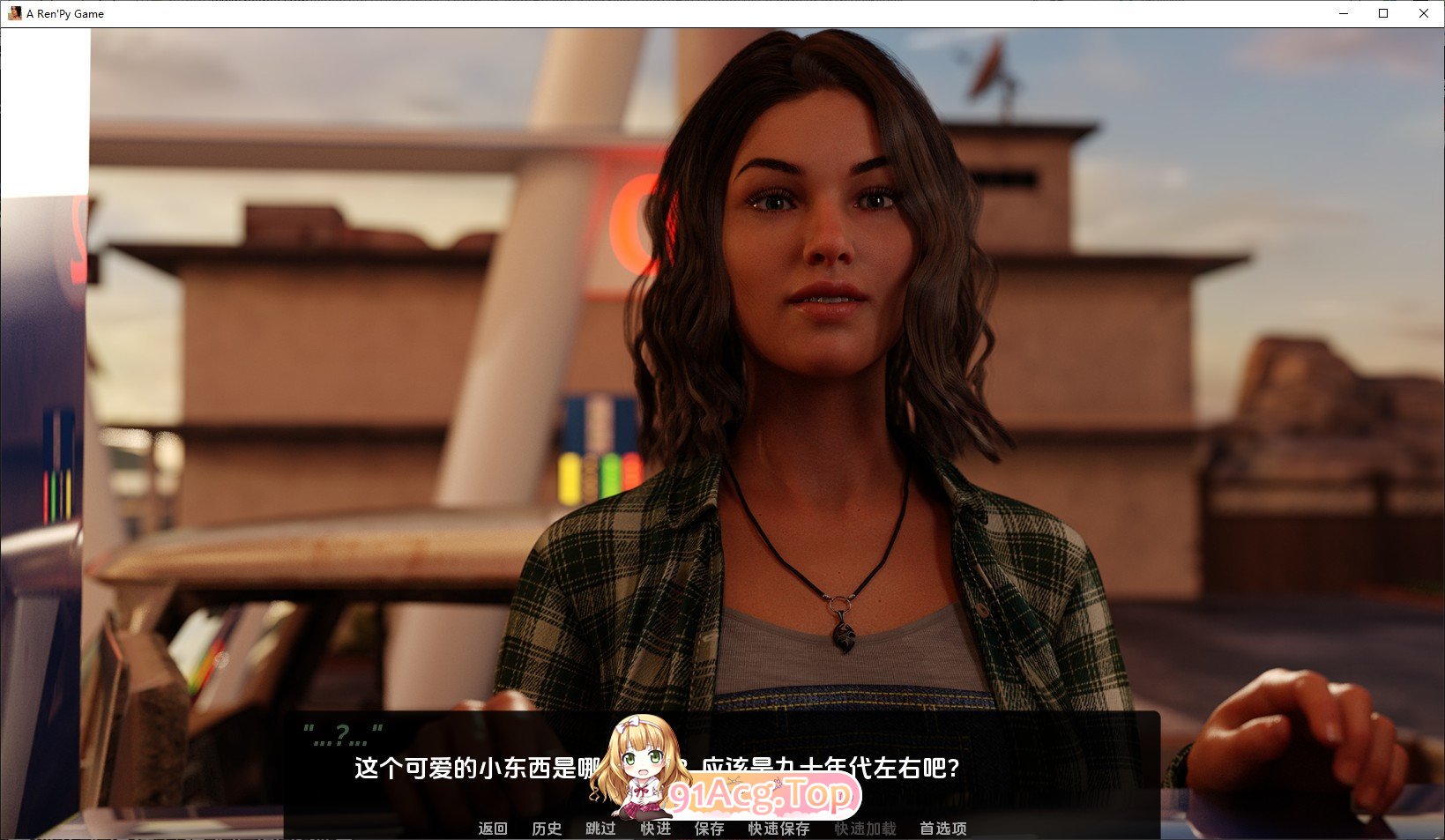The height and width of the screenshot is (840, 1445).
Task: Enable 快进 auto-forward mode
Action: click(x=656, y=829)
